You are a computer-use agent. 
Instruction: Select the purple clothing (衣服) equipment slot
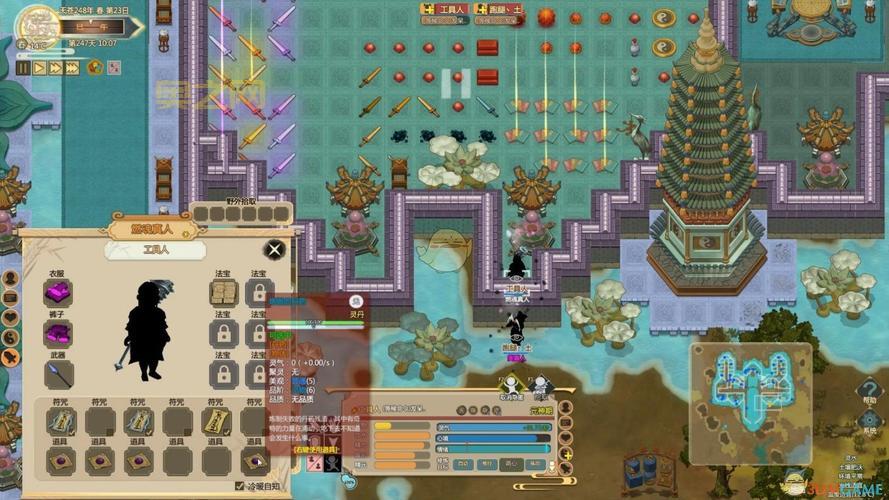58,293
